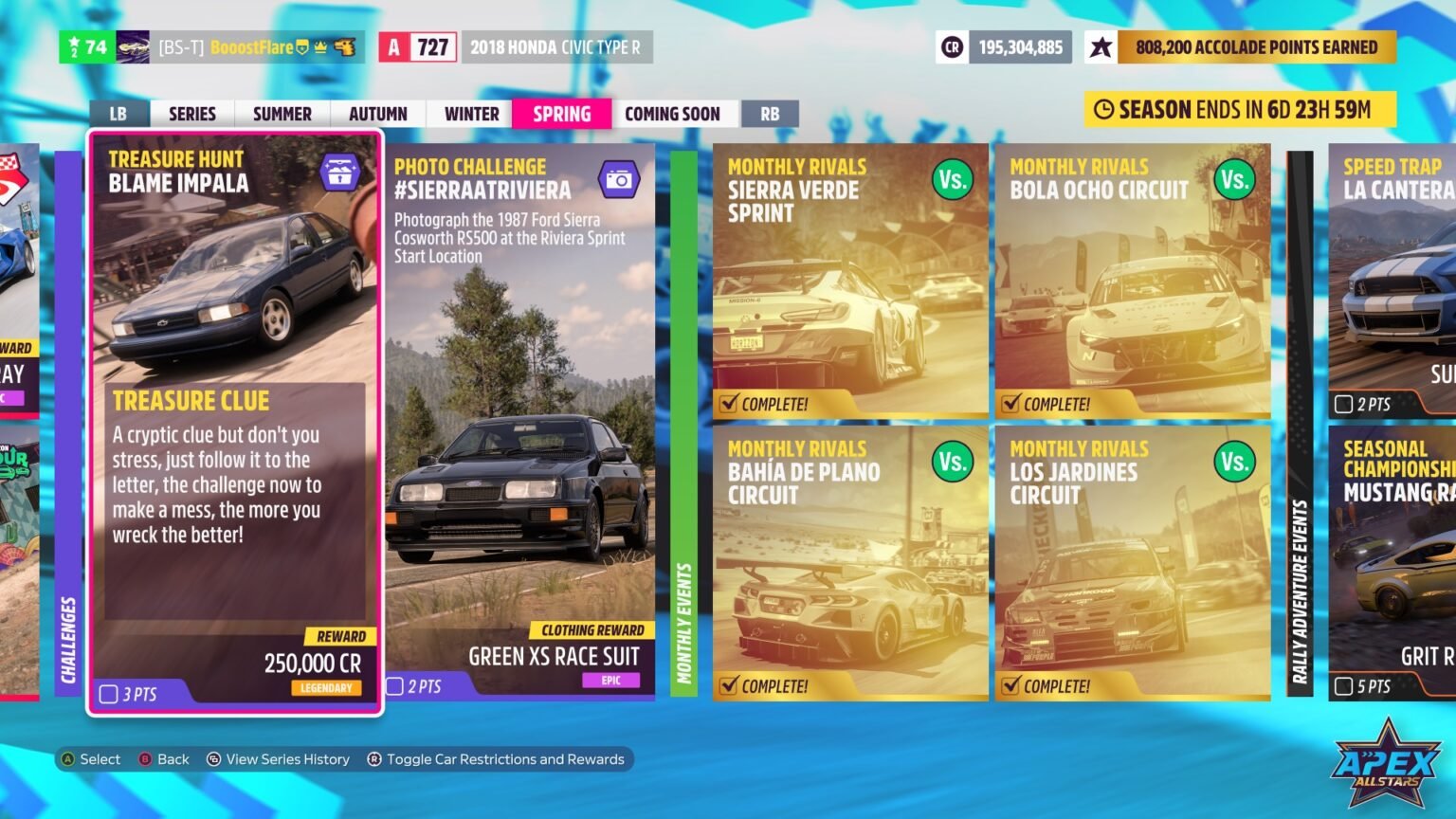Click Toggle Car Restrictions and Rewards
This screenshot has width=1456, height=819.
click(498, 758)
